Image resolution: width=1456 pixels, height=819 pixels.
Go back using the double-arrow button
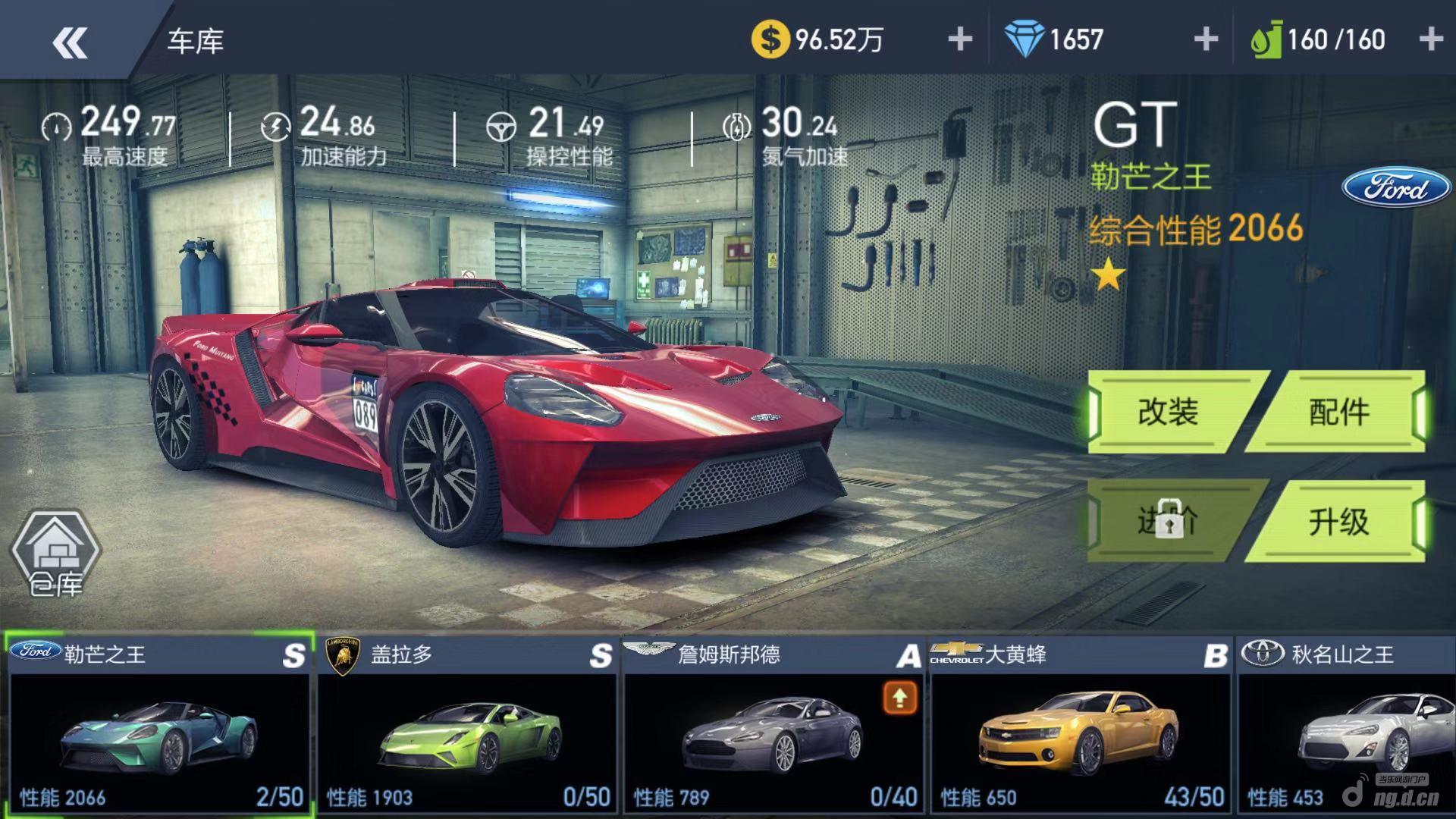(70, 42)
